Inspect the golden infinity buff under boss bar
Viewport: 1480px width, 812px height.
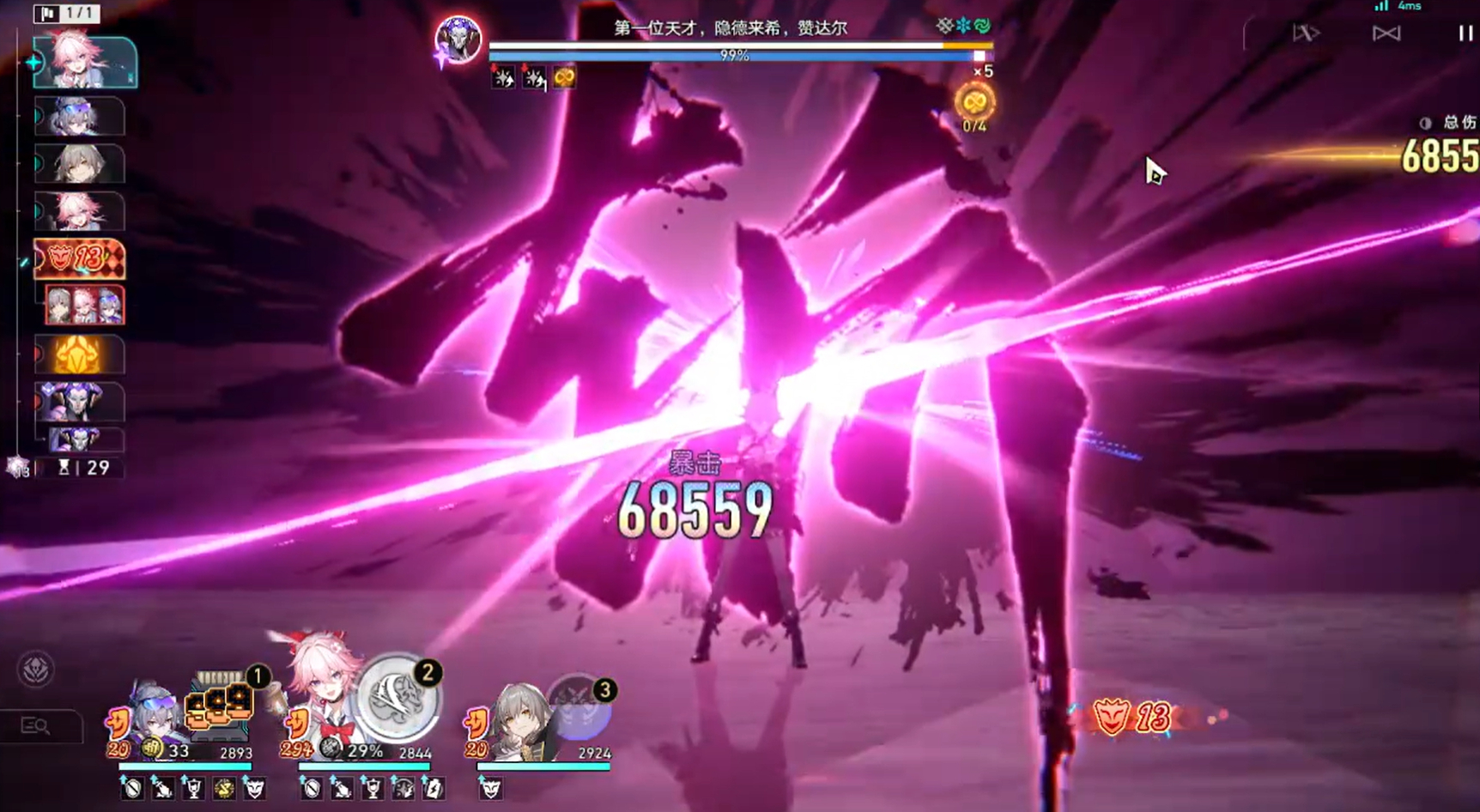(564, 78)
